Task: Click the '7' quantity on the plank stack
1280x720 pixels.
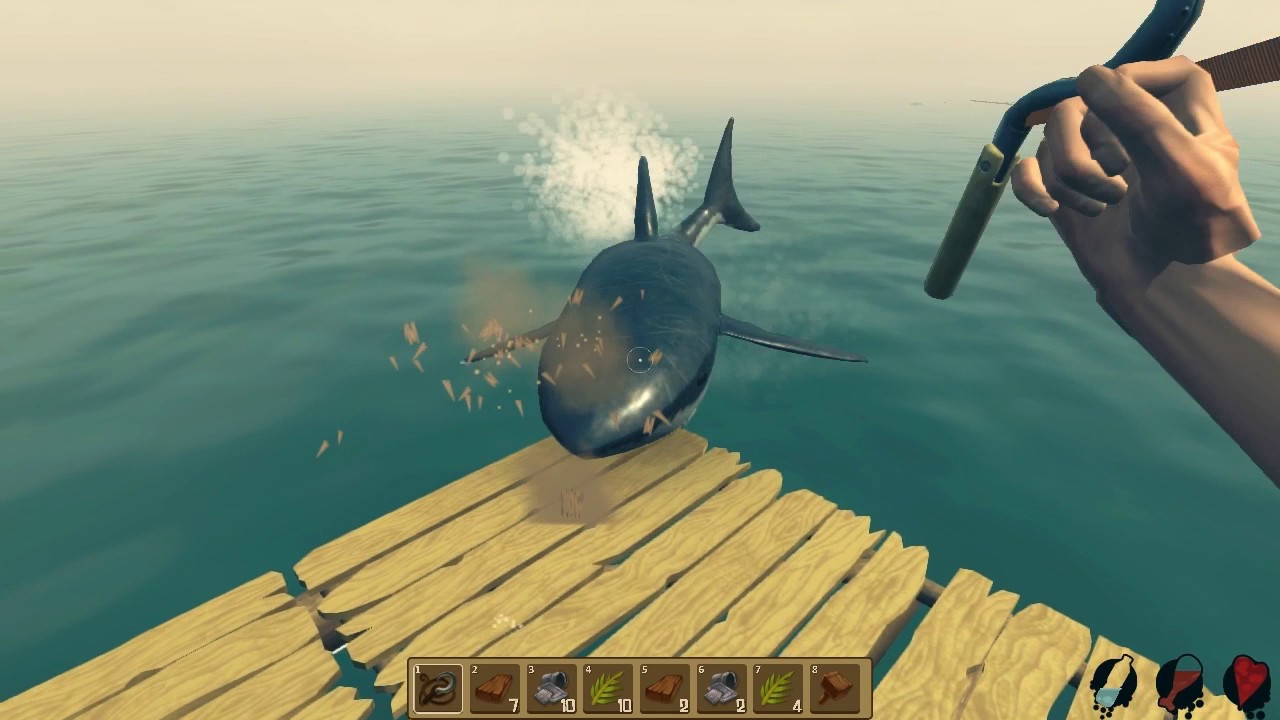Action: coord(512,703)
